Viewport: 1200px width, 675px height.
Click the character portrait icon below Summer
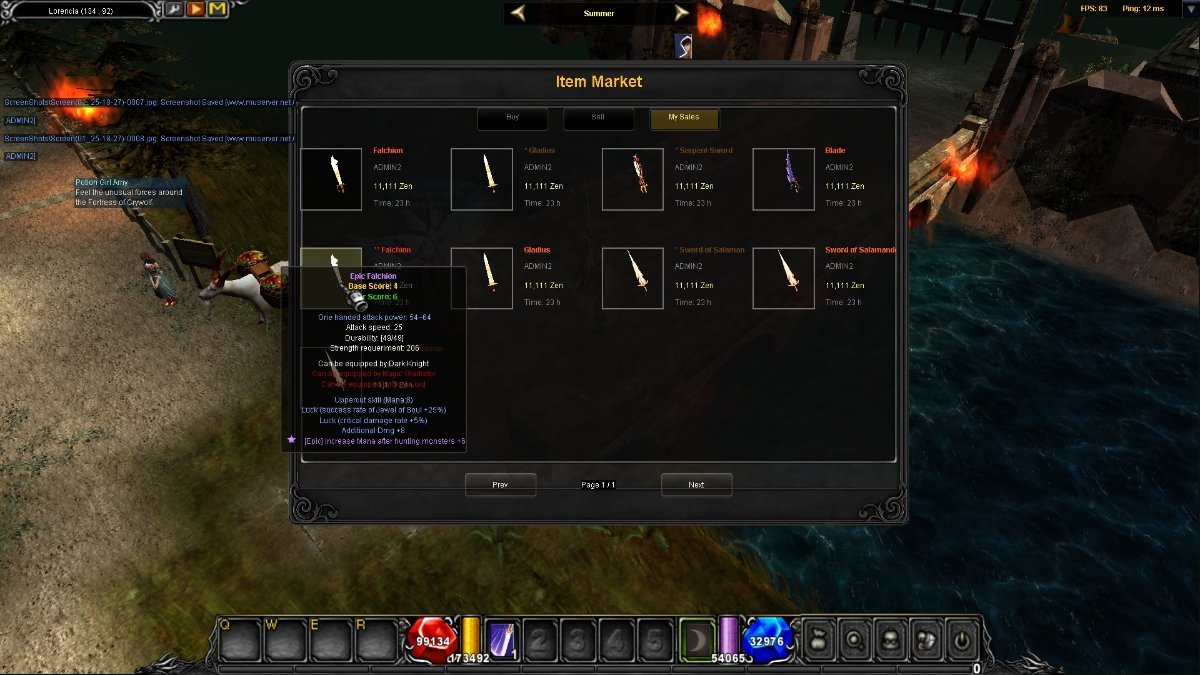[684, 45]
